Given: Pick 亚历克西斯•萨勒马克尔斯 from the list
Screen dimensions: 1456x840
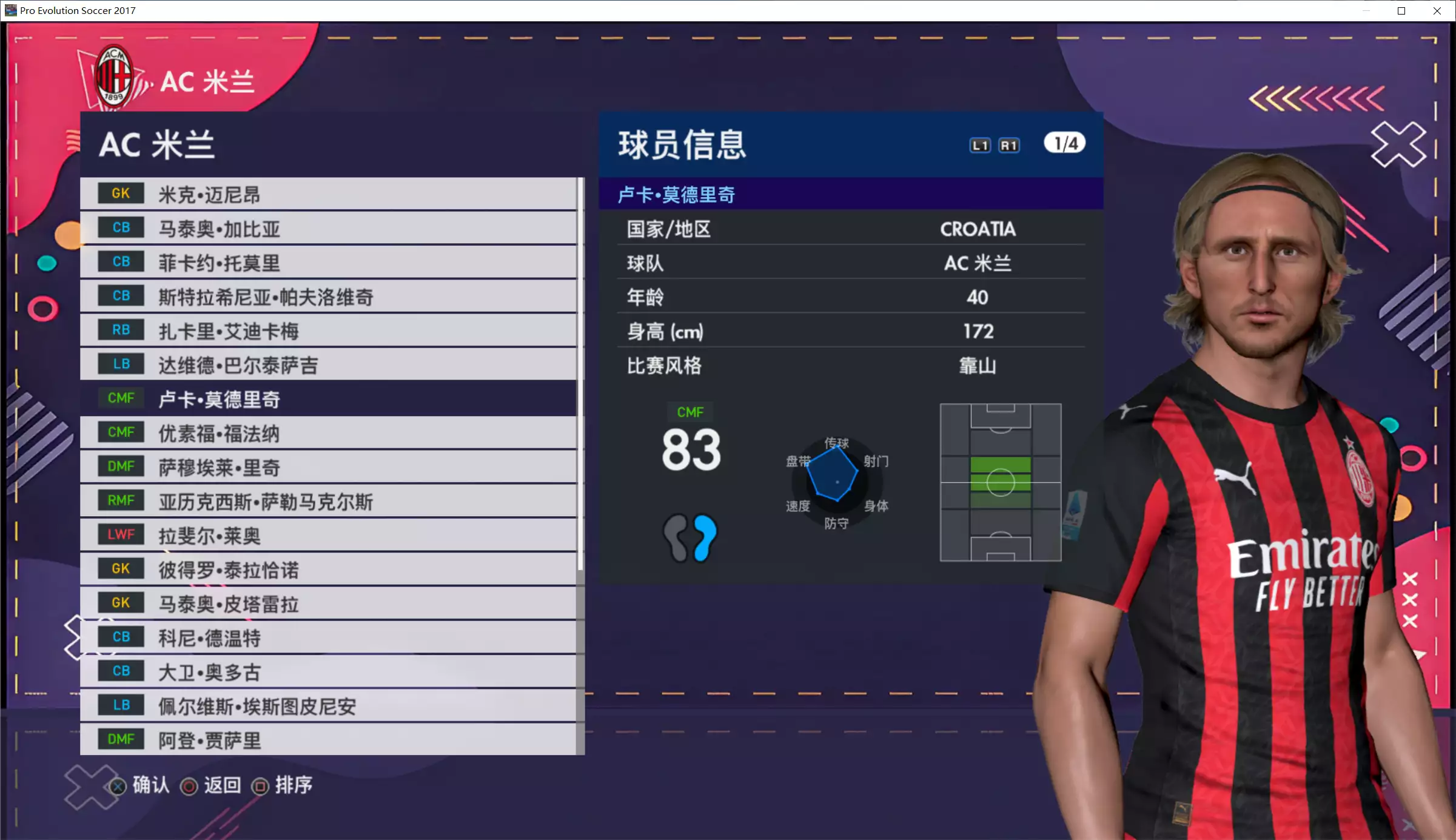Looking at the screenshot, I should point(327,501).
